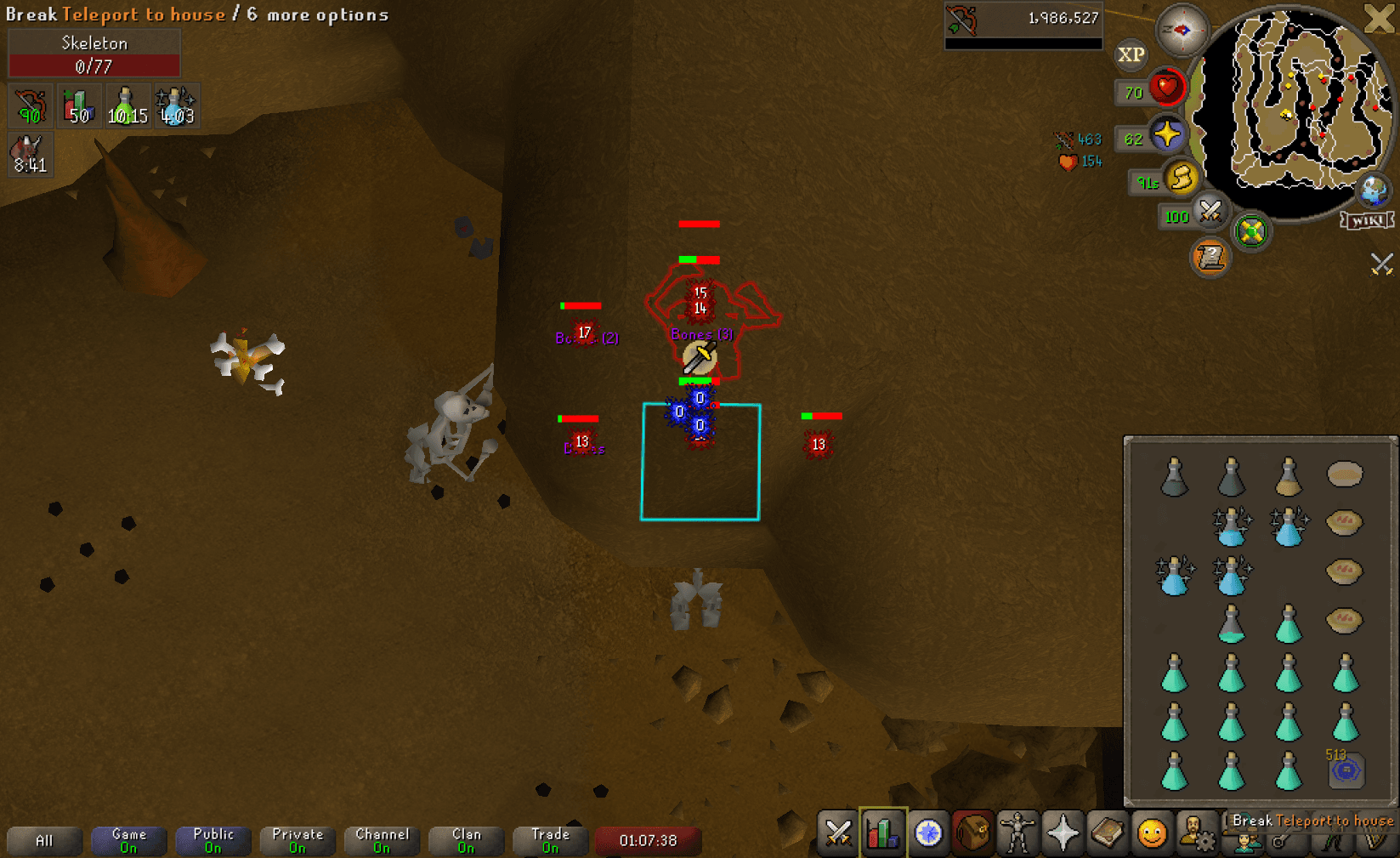Viewport: 1400px width, 858px height.
Task: Open the emotes smiley tab
Action: point(1152,833)
